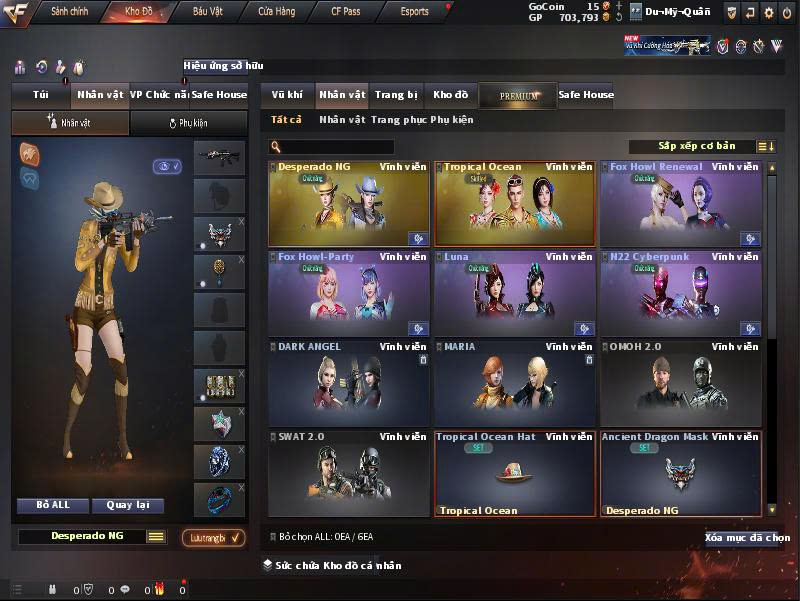The image size is (800, 601).
Task: Open the Sắp xếp cơ bản sort dropdown
Action: pyautogui.click(x=698, y=146)
